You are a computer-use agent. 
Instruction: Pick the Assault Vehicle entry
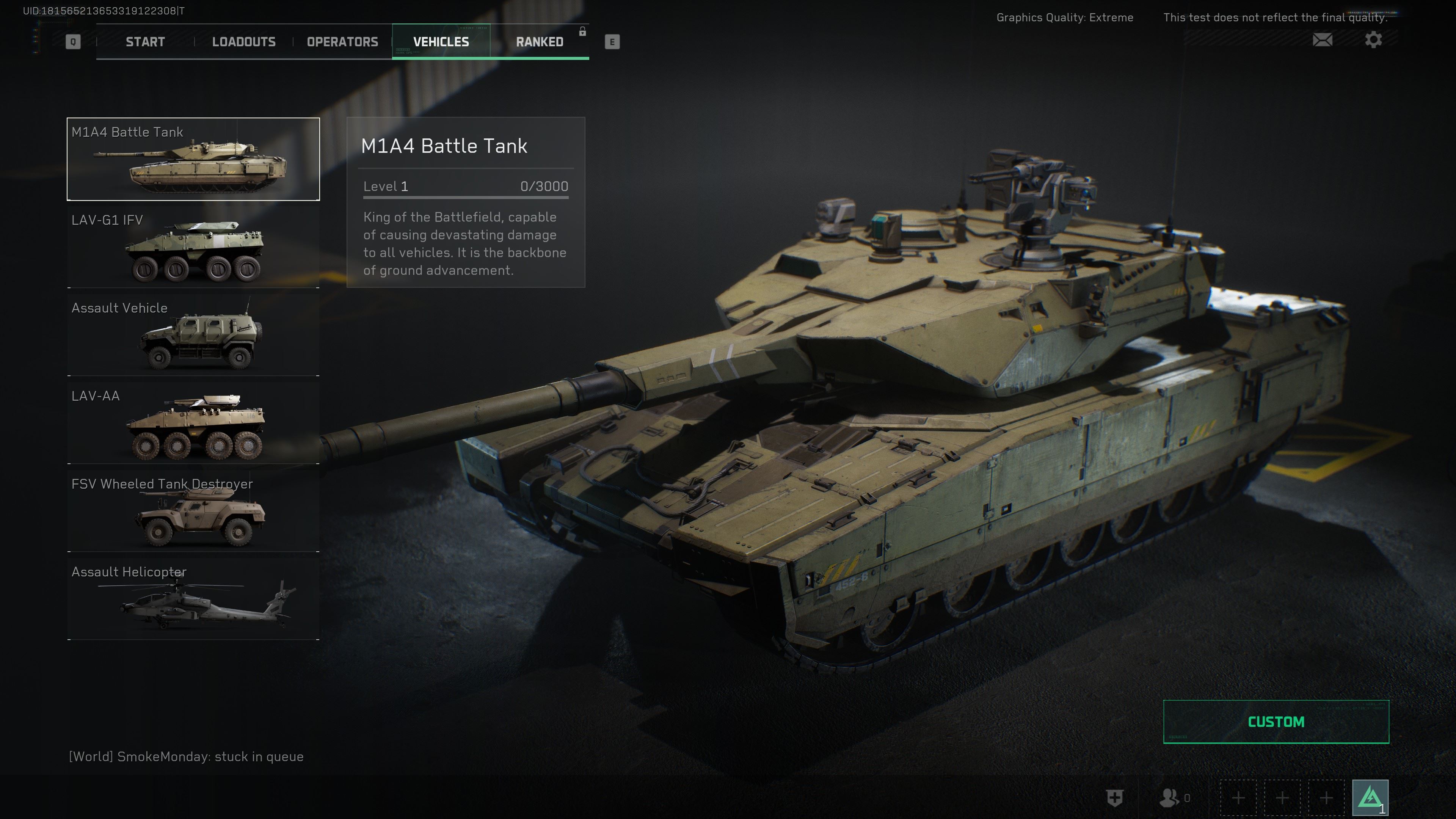193,335
